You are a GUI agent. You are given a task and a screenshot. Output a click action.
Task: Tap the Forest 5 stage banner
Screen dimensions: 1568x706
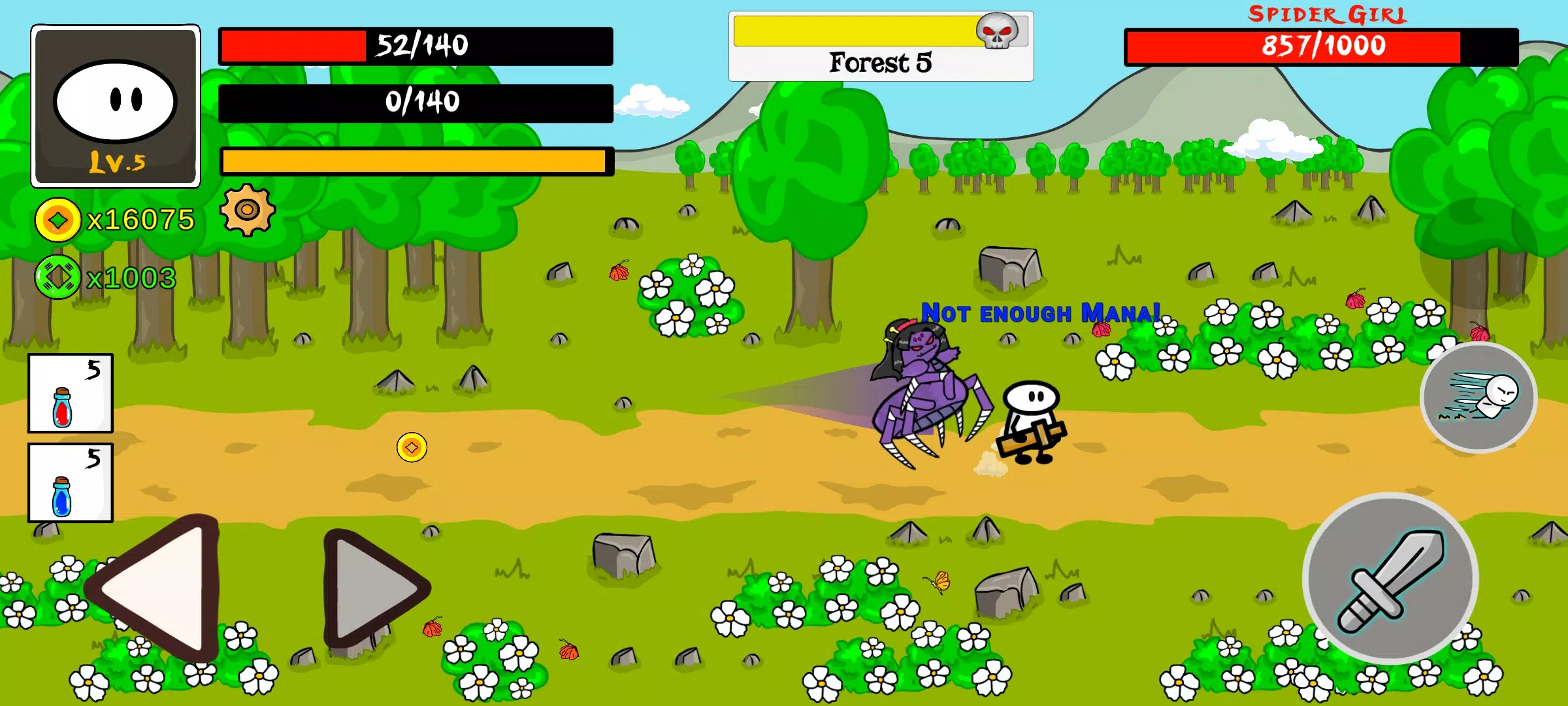click(x=880, y=62)
